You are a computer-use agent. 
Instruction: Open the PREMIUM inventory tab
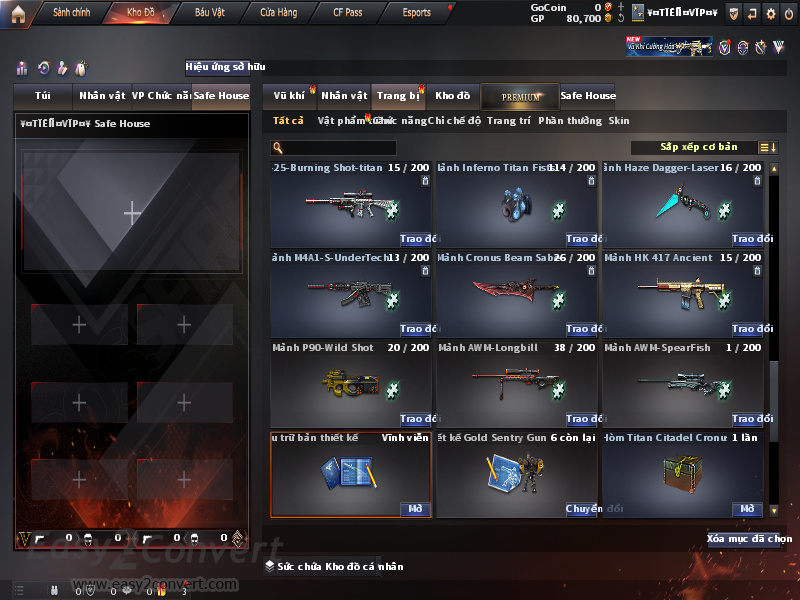coord(520,96)
